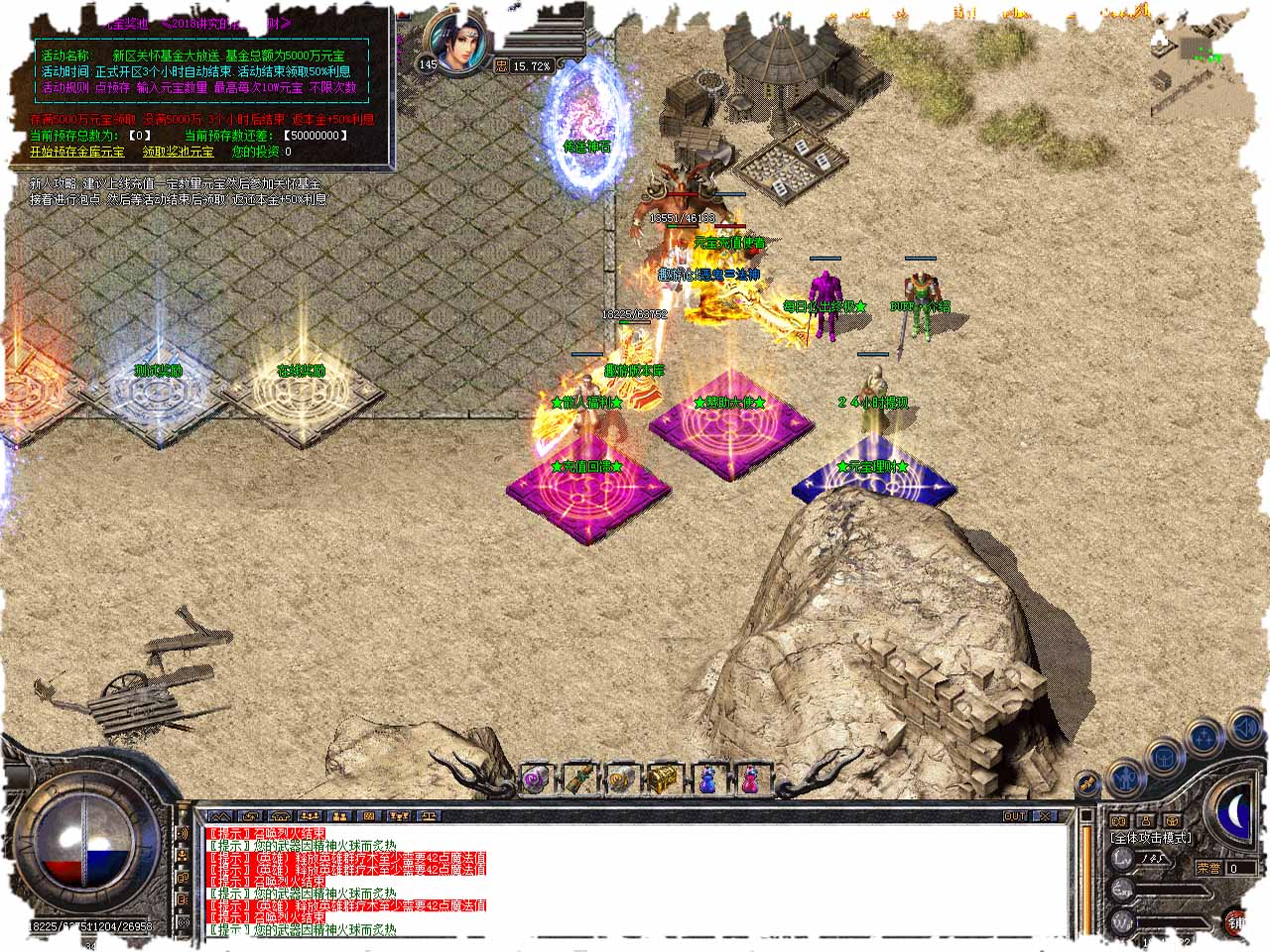Use the green bundle hotbar item
The height and width of the screenshot is (952, 1270).
point(579,779)
